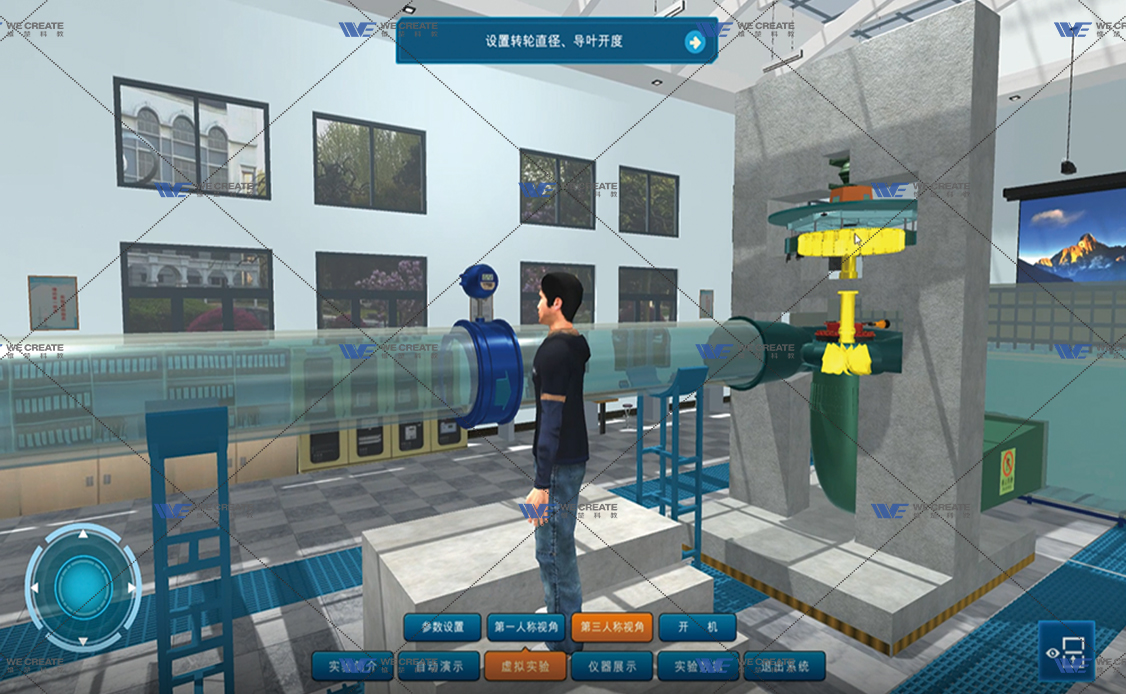Open the 参数设置 parameter settings
This screenshot has height=694, width=1126.
click(x=442, y=628)
